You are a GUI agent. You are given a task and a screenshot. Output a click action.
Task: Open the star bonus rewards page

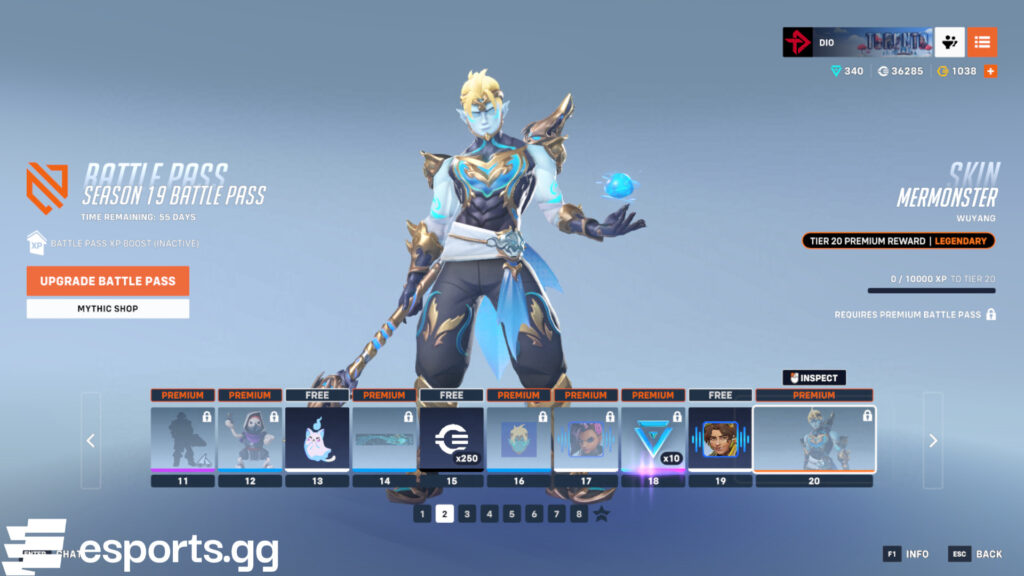[x=601, y=514]
